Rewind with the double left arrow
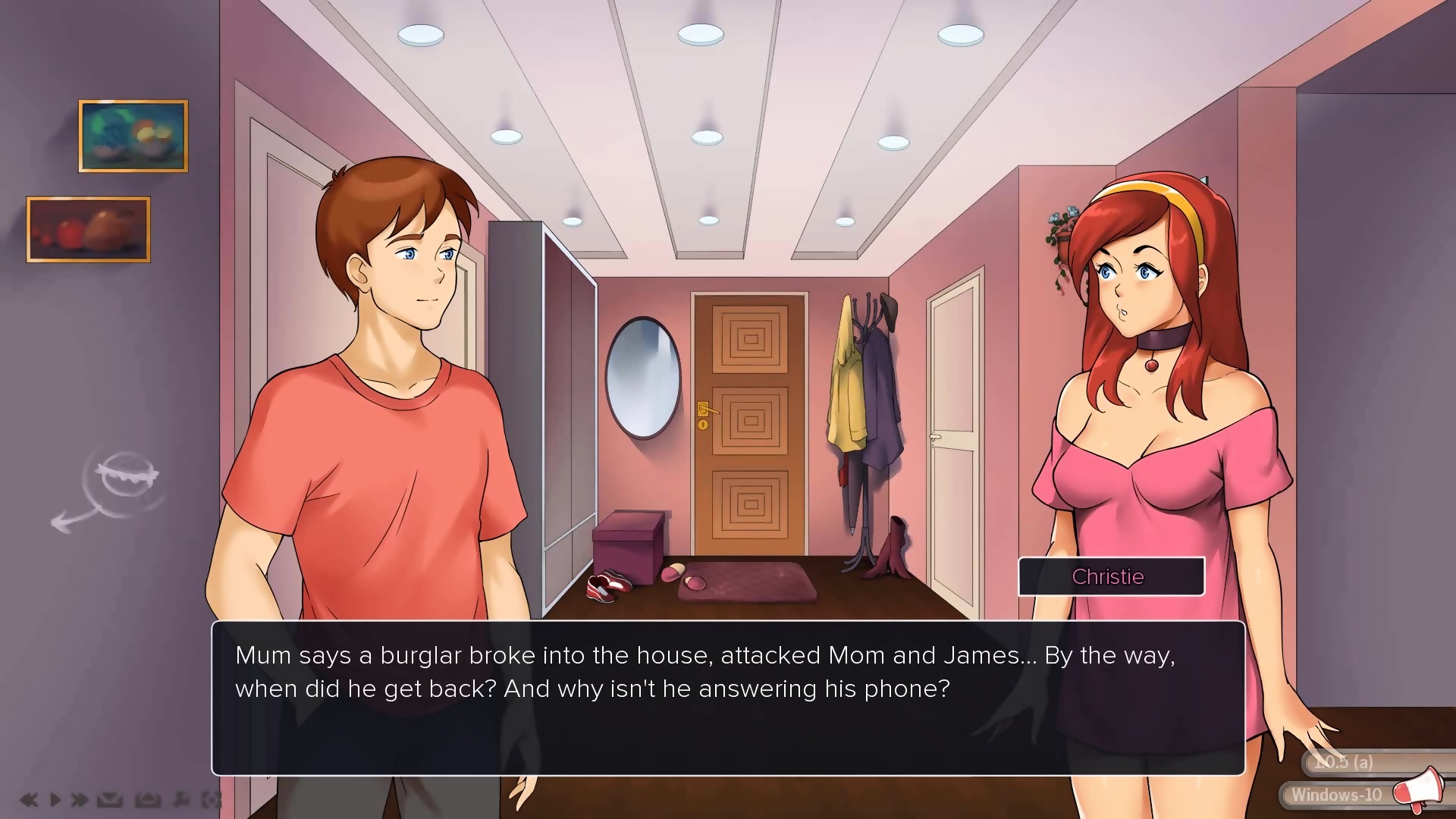Image resolution: width=1456 pixels, height=819 pixels. [x=29, y=799]
